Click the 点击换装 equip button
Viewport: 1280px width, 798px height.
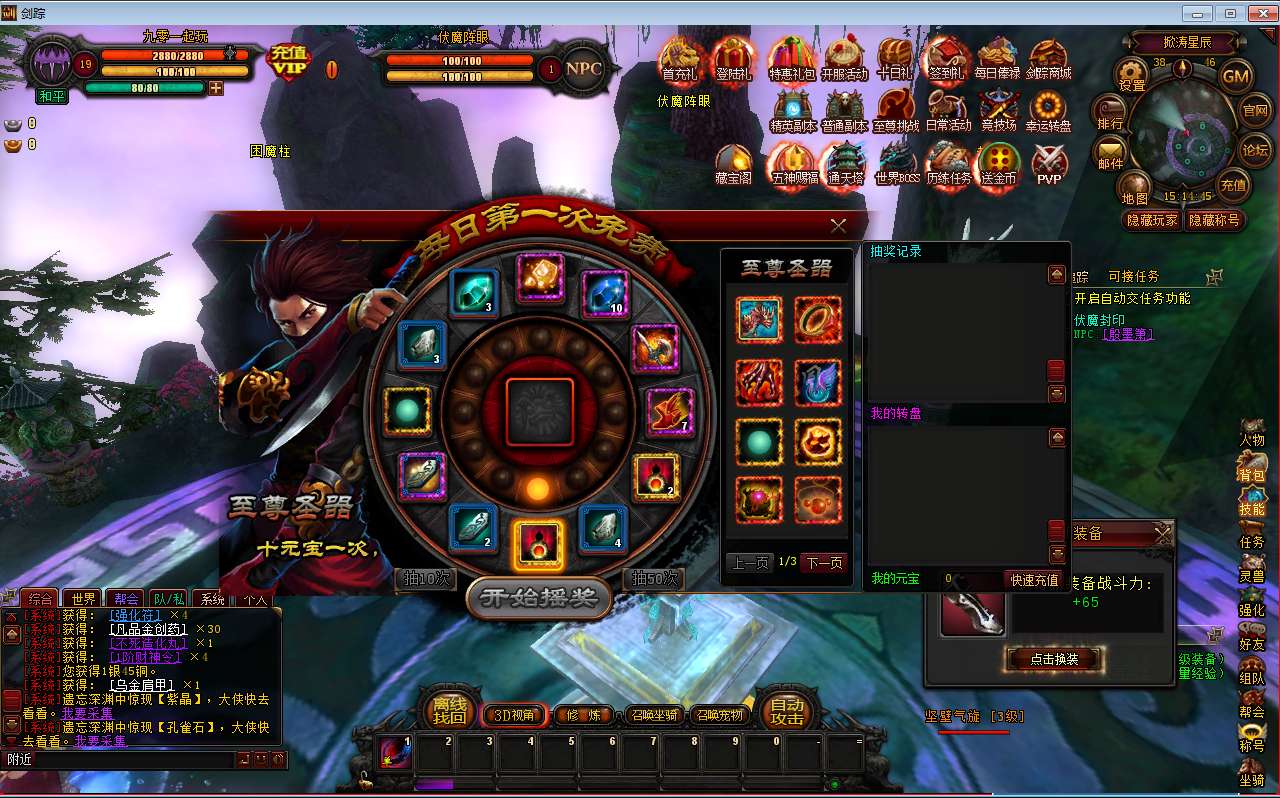pos(1053,659)
